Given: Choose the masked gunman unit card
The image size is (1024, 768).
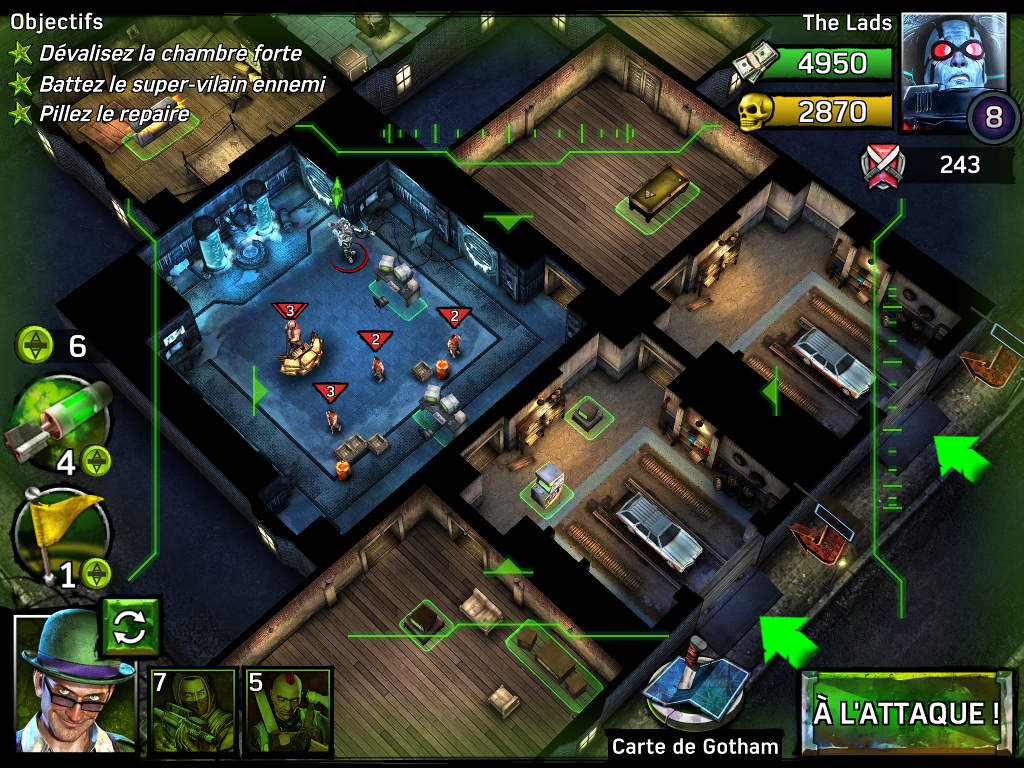Looking at the screenshot, I should click(x=192, y=711).
